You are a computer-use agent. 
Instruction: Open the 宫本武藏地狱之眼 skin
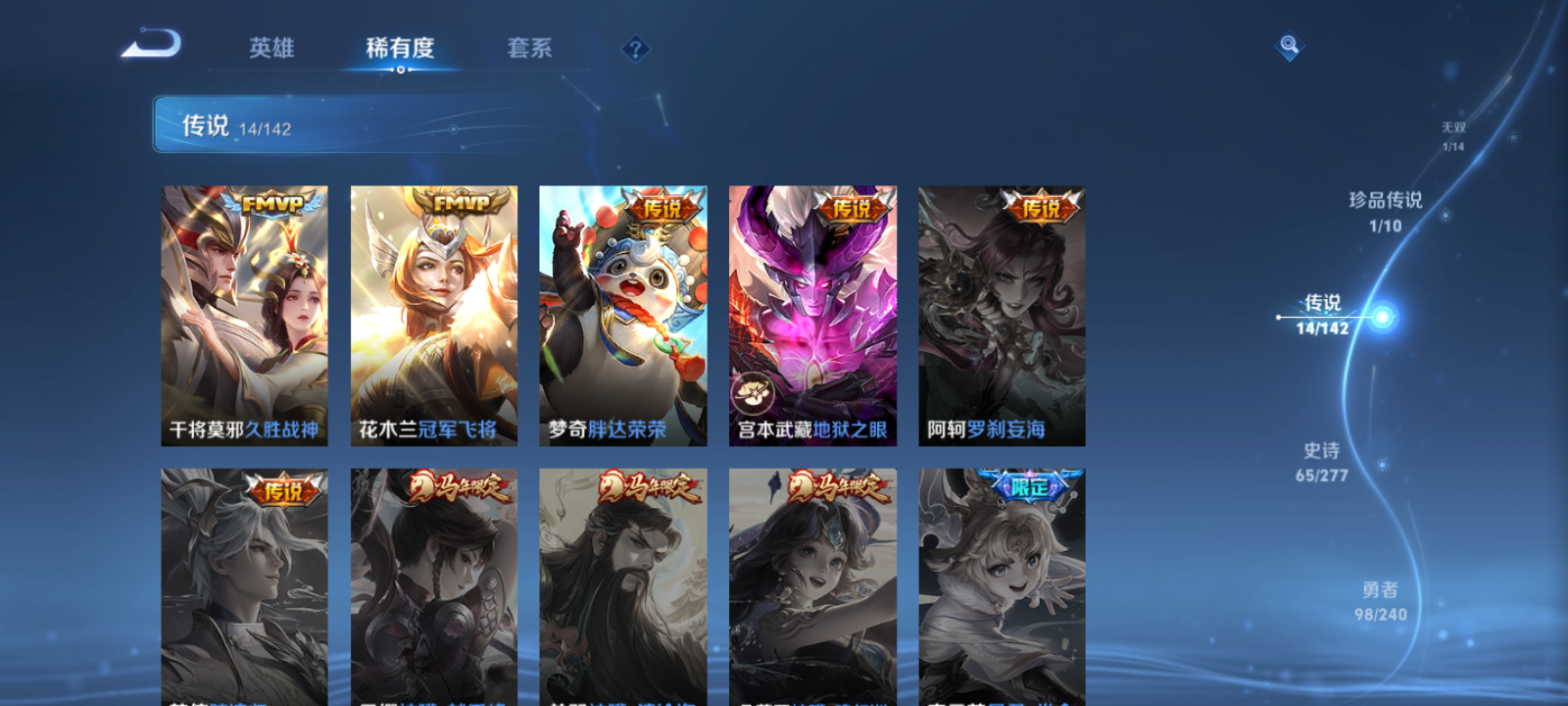coord(813,314)
